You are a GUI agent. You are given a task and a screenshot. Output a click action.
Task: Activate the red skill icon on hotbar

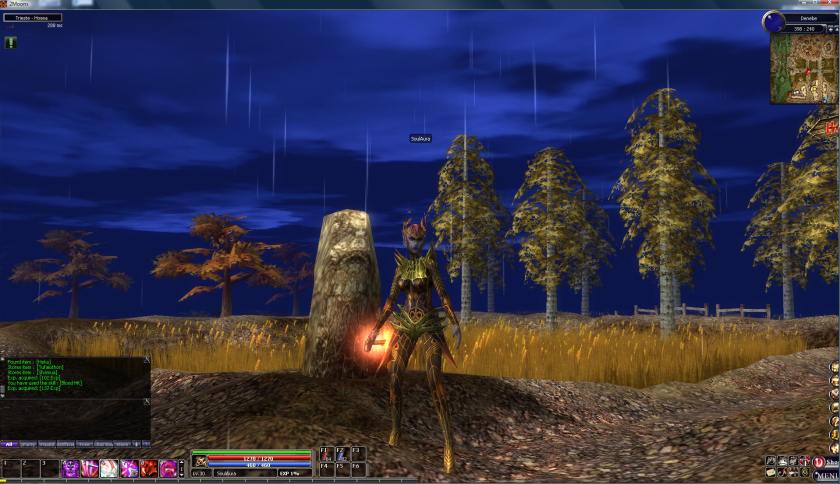coord(148,468)
